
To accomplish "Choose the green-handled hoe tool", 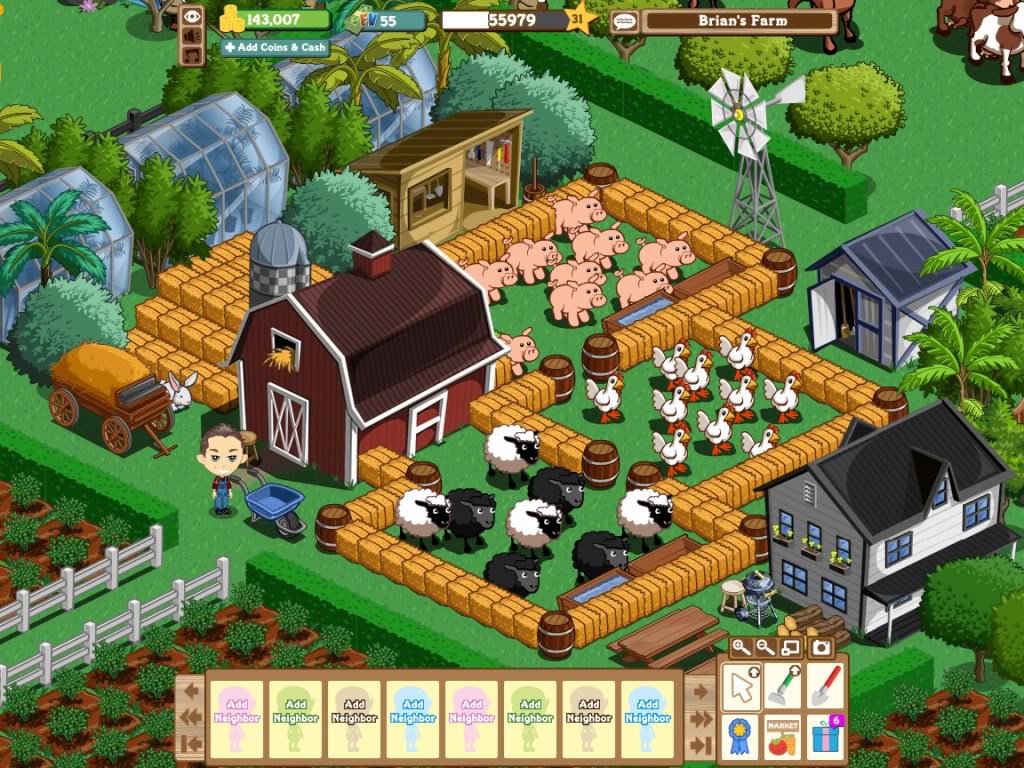I will (783, 687).
